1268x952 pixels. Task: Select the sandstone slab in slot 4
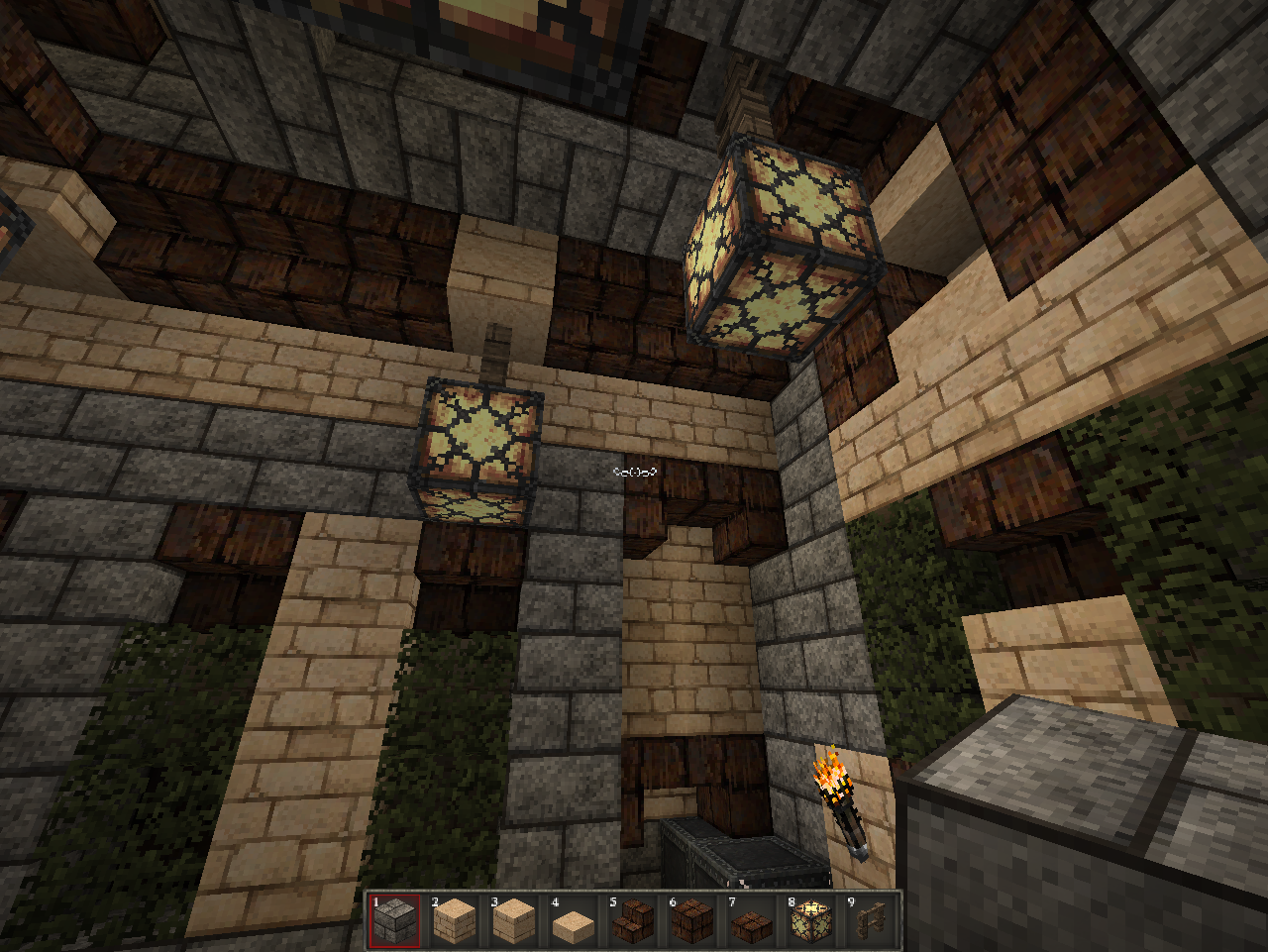click(x=573, y=922)
